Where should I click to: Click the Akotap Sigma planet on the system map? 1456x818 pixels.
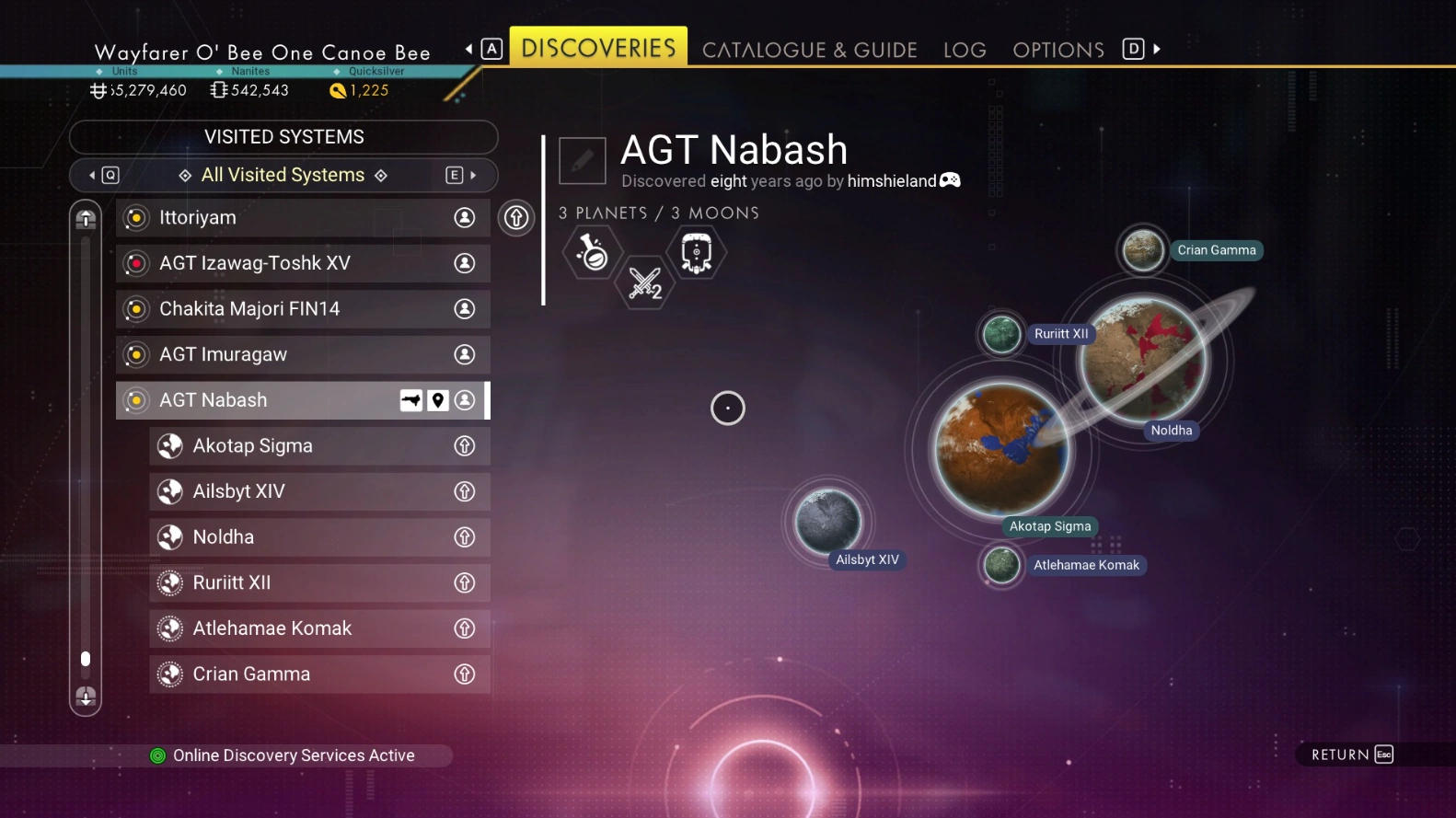tap(1000, 449)
